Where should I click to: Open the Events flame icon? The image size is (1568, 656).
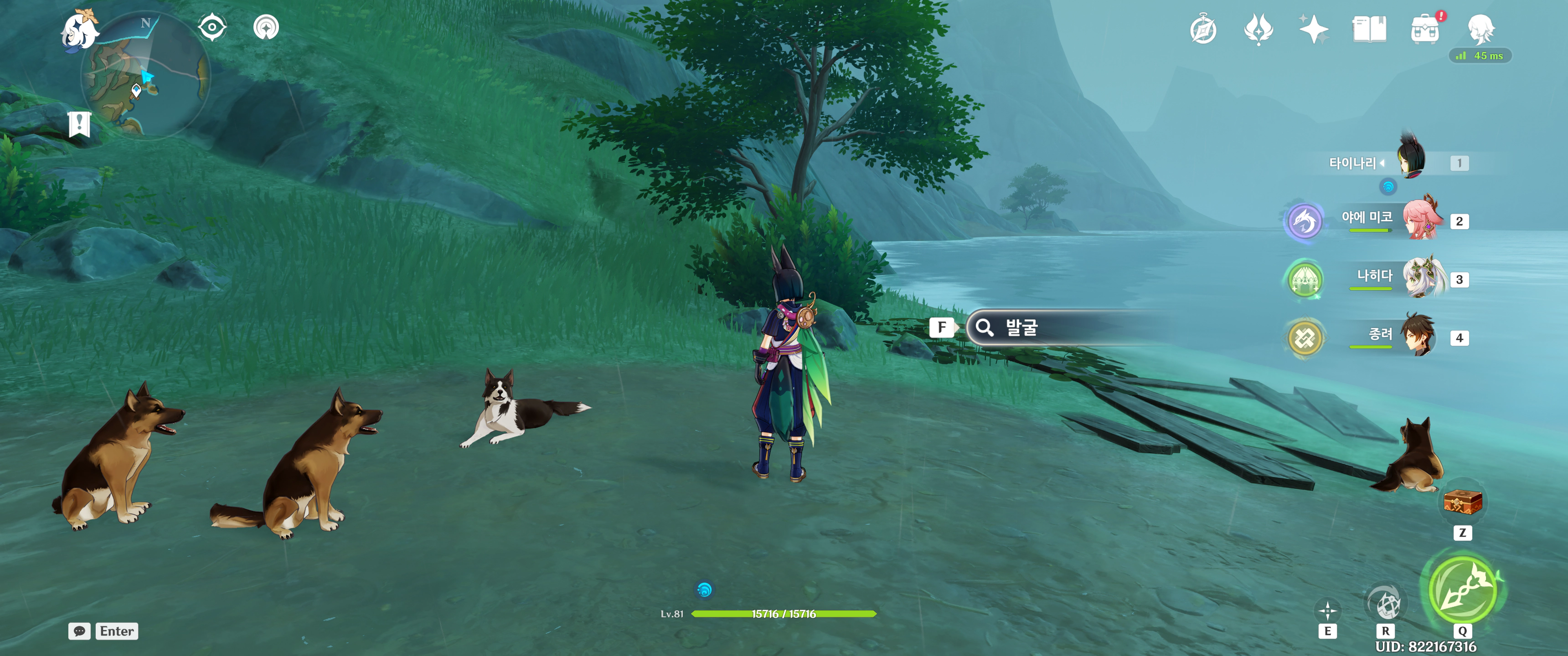coord(1258,29)
